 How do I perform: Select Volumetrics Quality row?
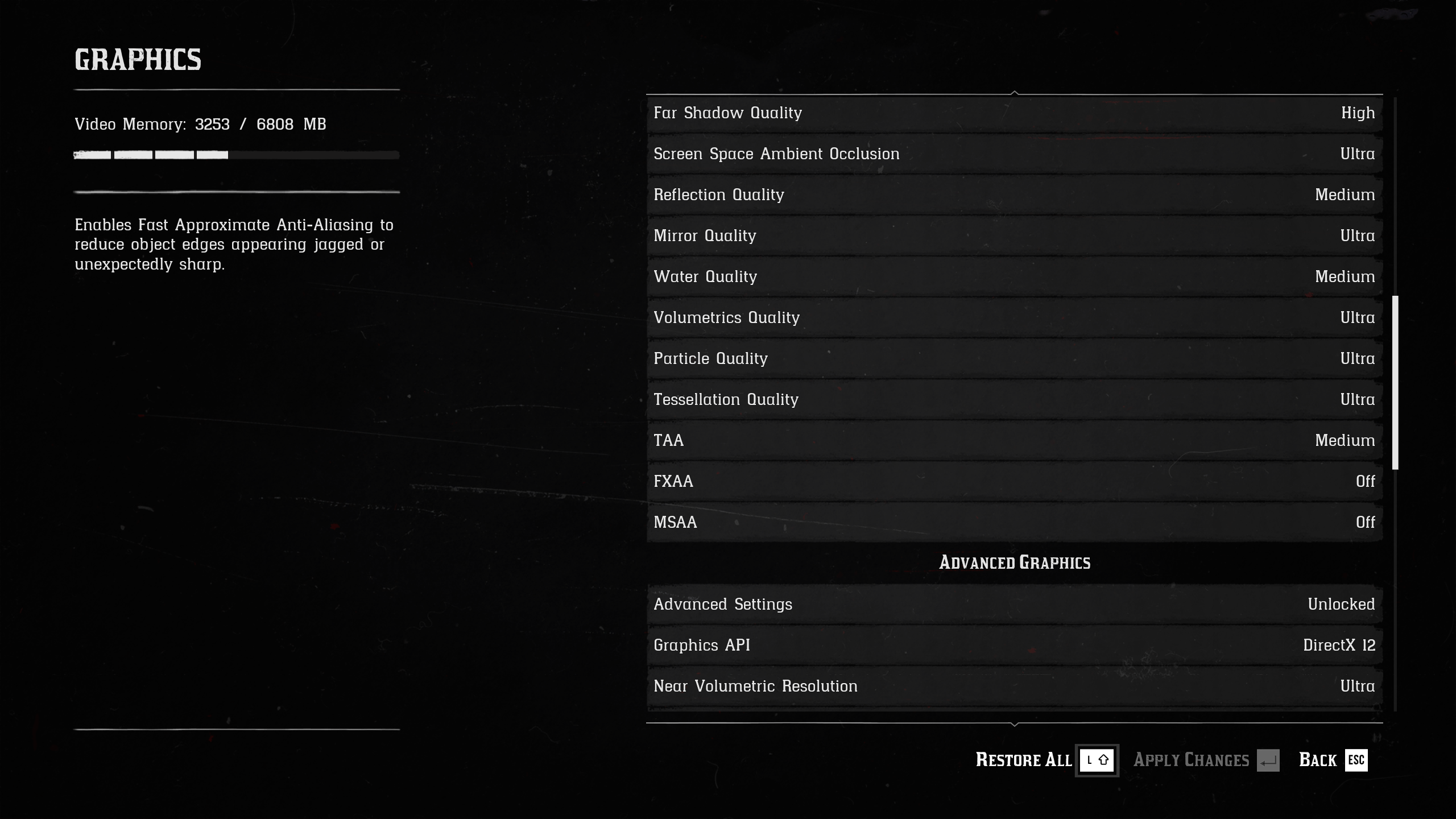pos(1014,318)
